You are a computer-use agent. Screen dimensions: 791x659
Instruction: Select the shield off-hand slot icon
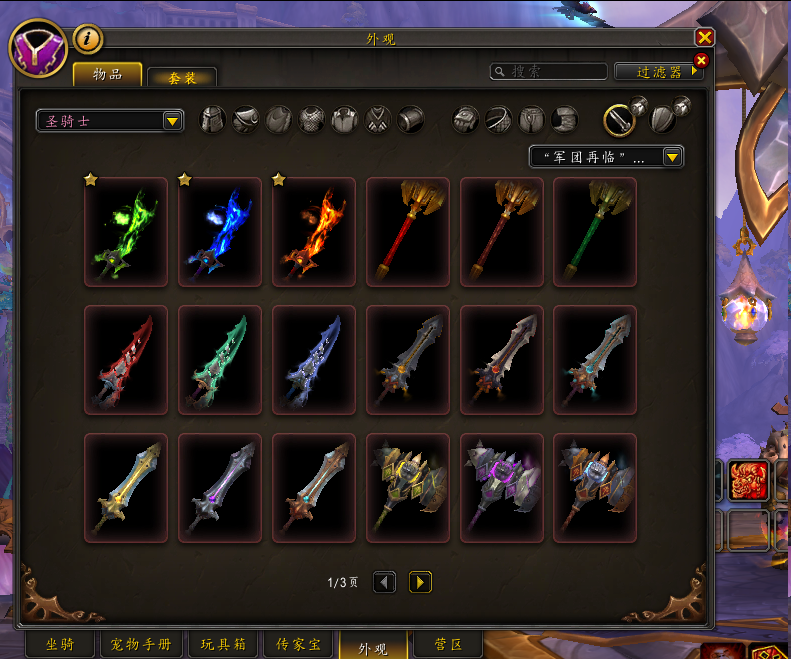coord(660,120)
